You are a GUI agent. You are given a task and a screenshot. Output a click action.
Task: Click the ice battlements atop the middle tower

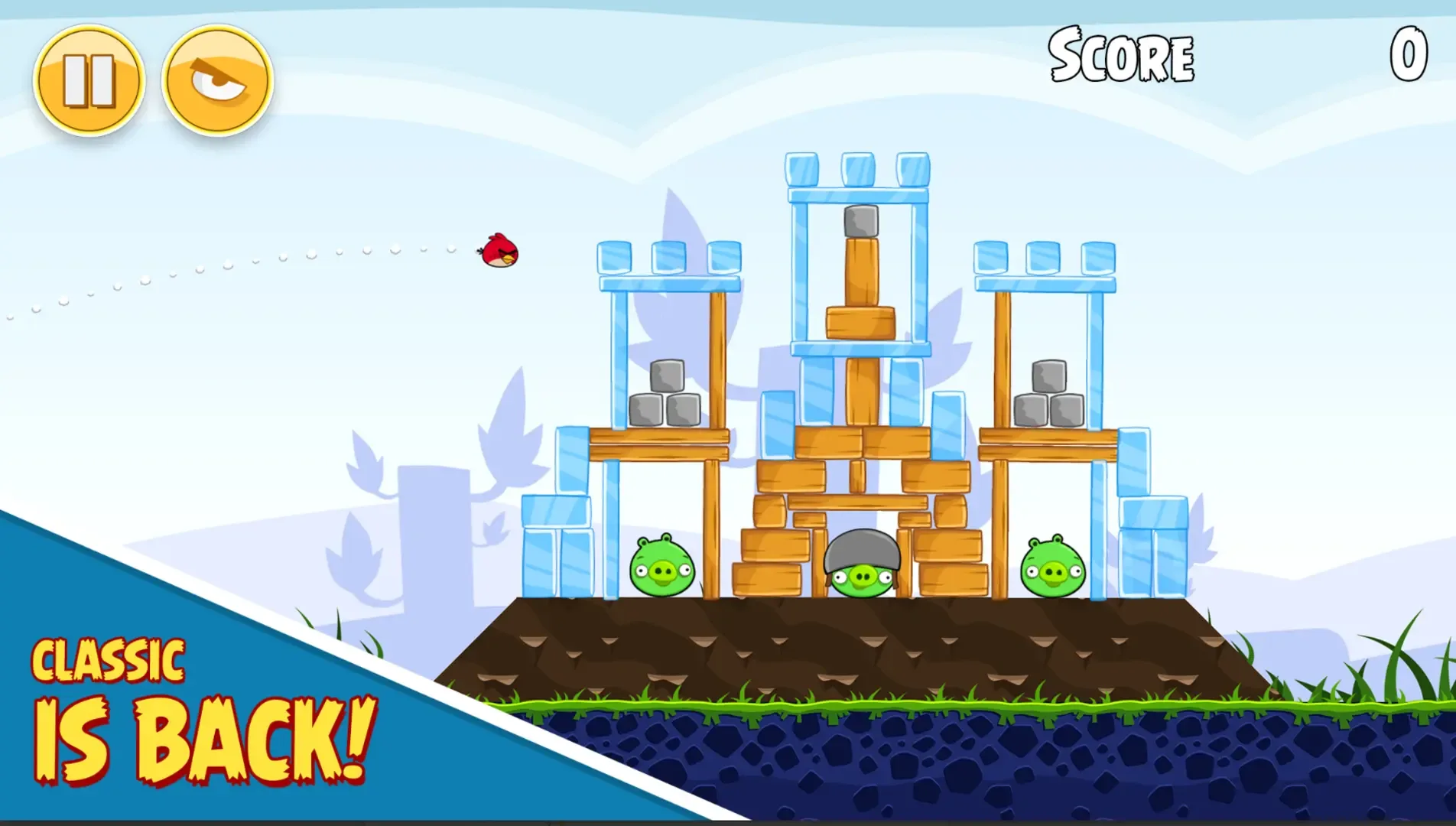(858, 170)
